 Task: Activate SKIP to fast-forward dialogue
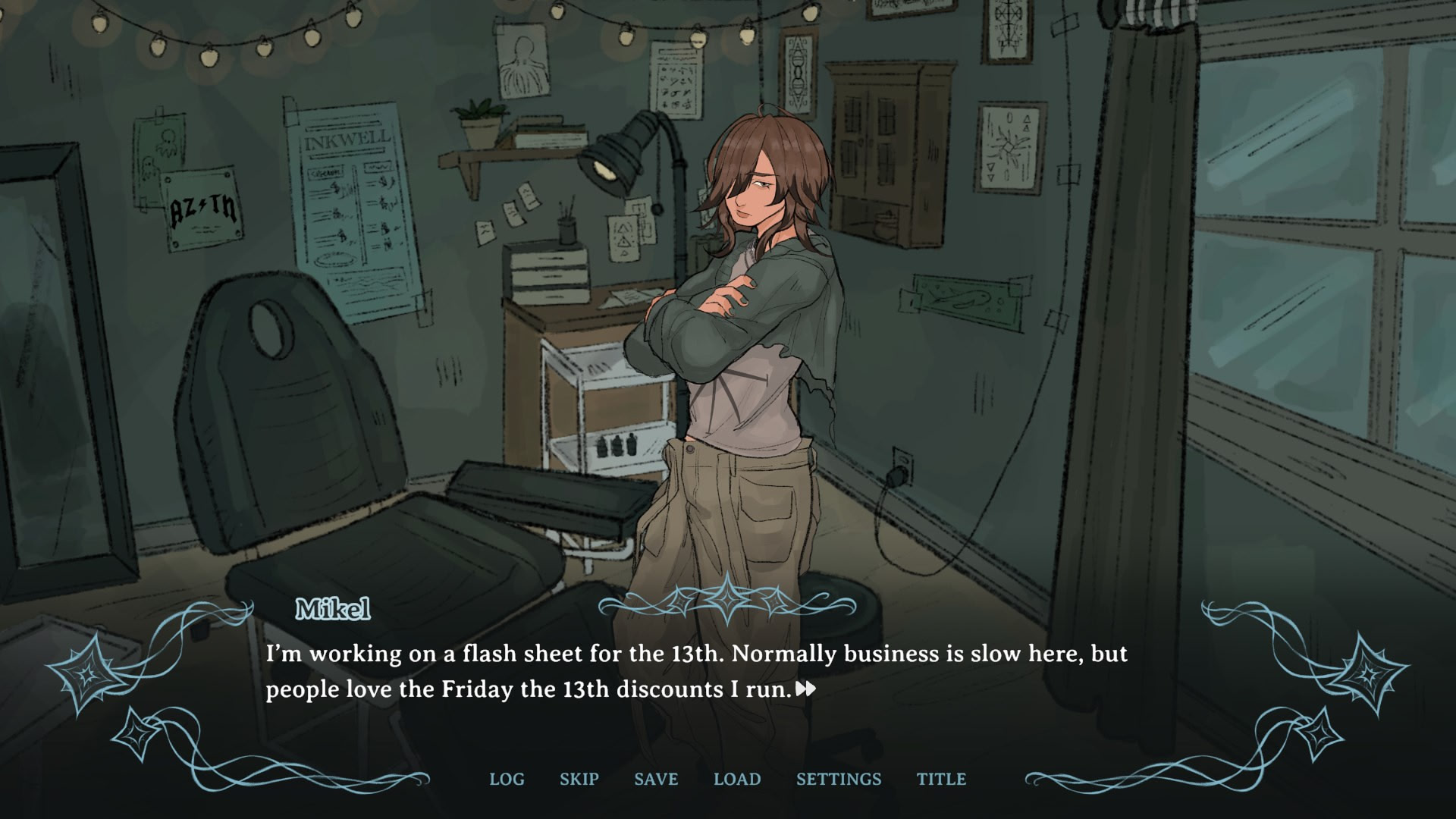coord(579,779)
